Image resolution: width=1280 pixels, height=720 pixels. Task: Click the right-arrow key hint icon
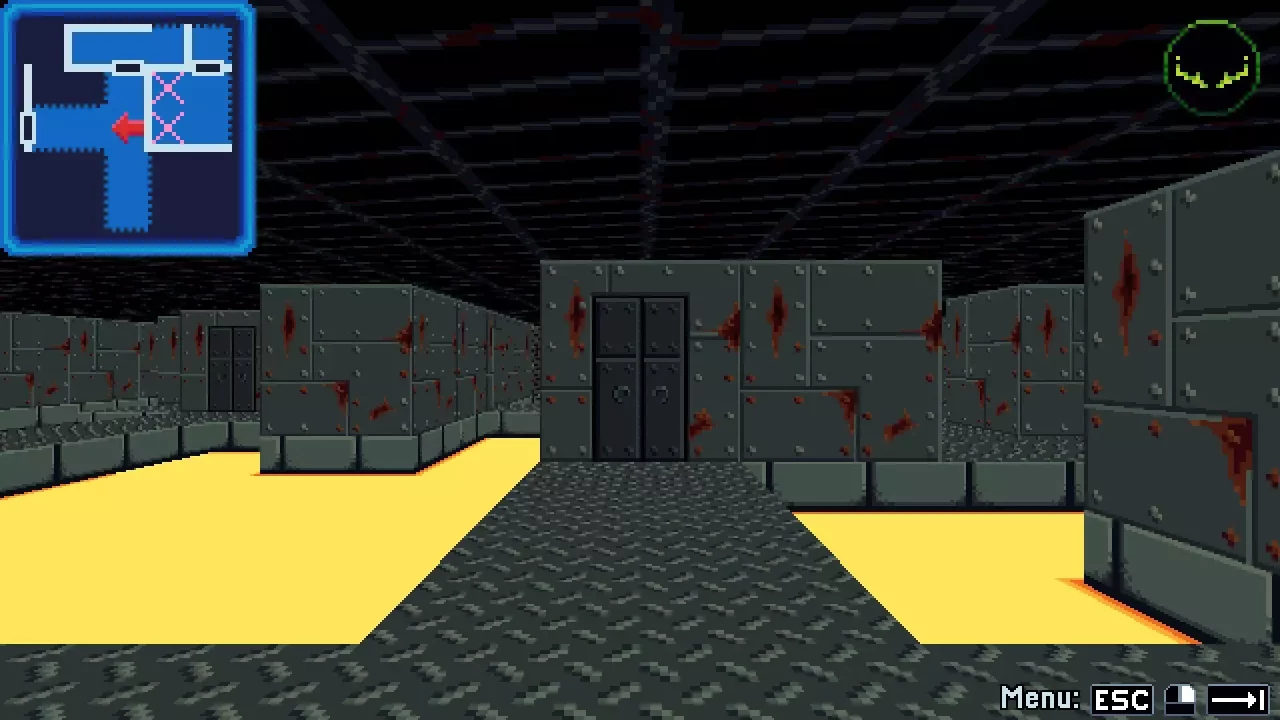1240,698
